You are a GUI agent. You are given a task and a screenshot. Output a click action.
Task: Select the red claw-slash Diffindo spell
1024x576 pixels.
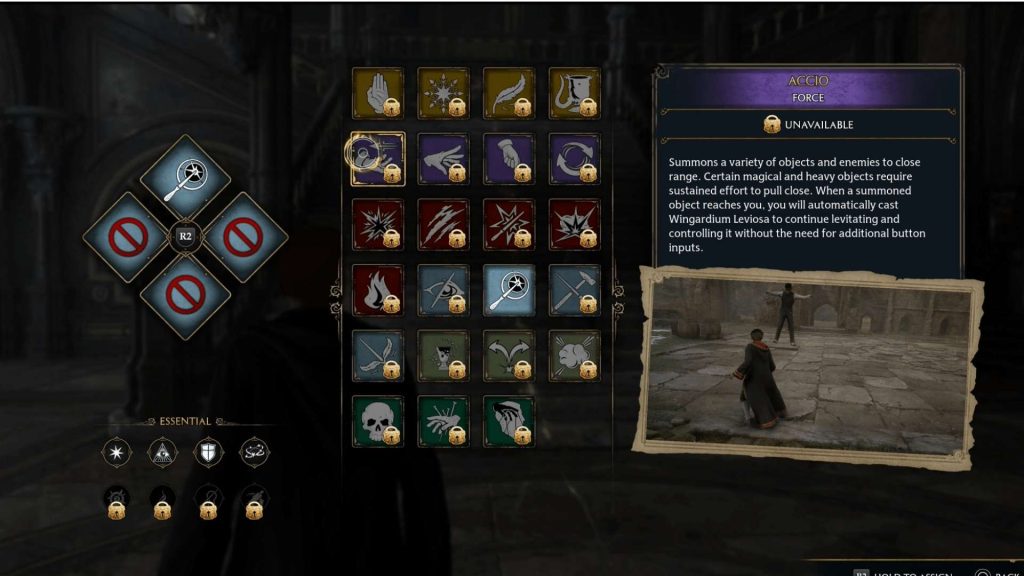tap(443, 224)
